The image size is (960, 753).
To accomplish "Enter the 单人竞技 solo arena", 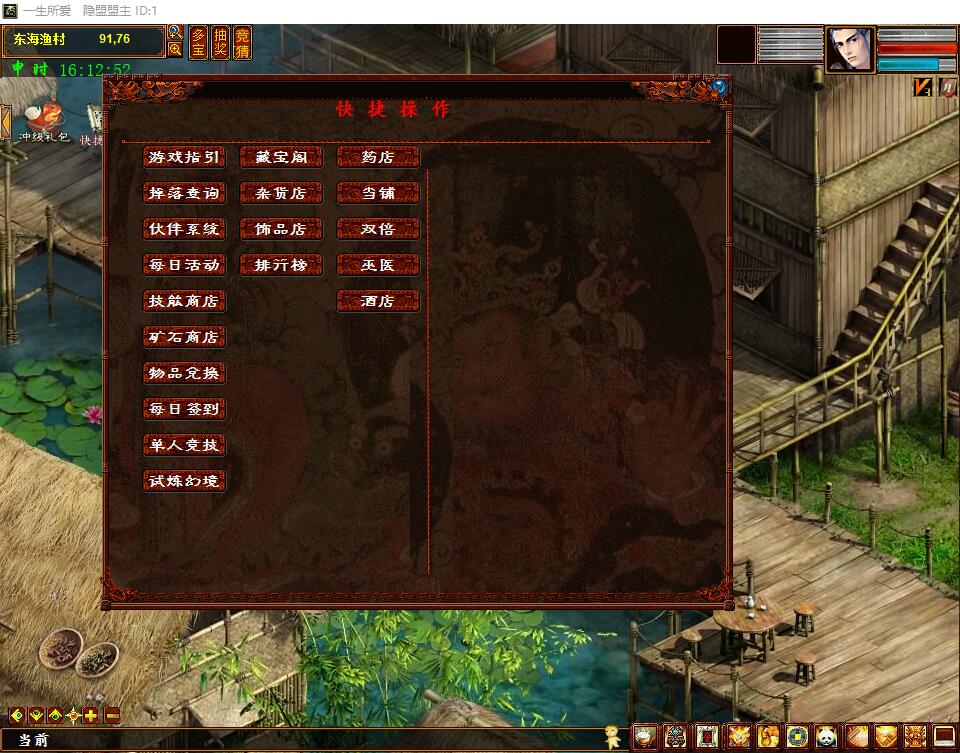I will pos(184,445).
